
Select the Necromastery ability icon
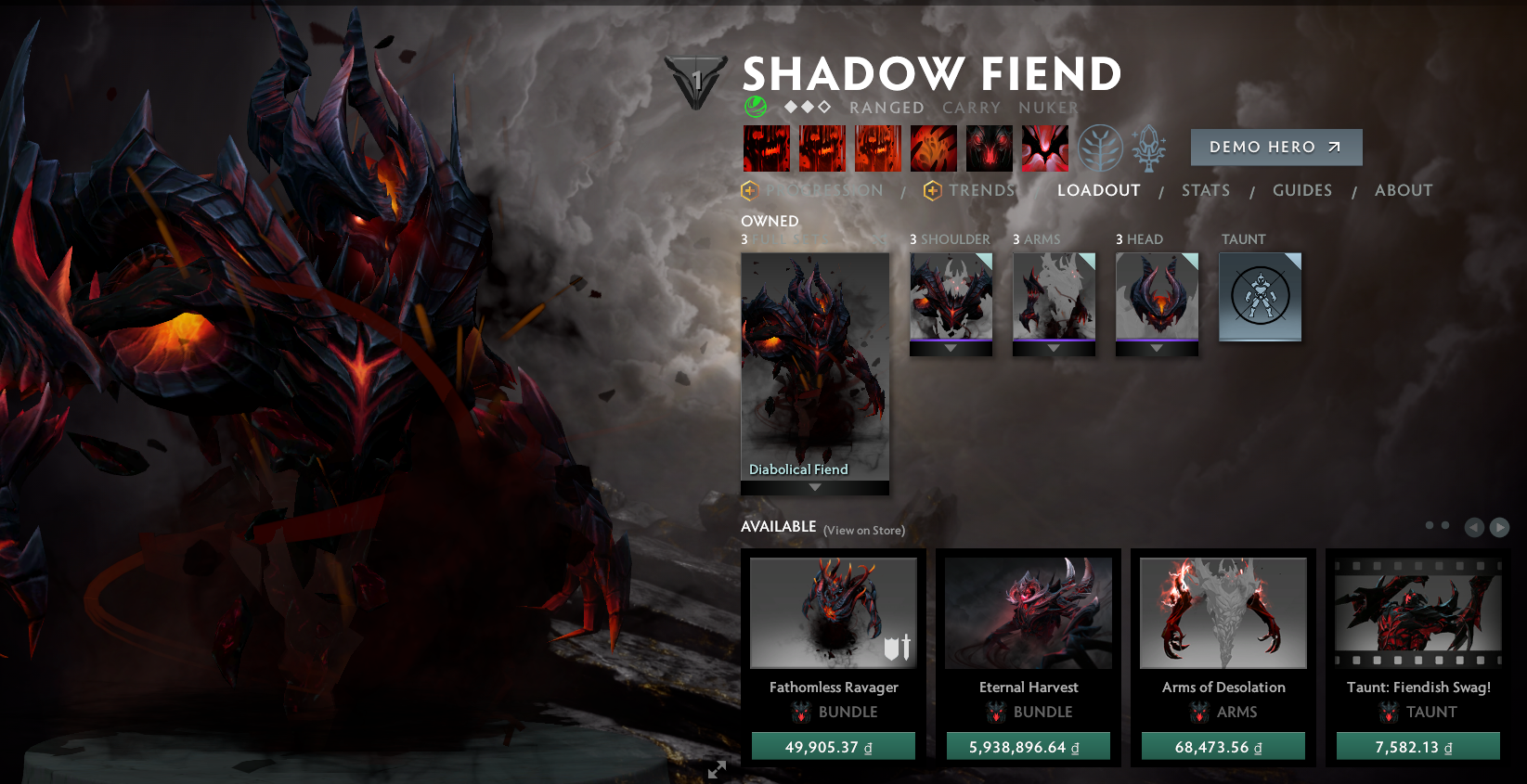933,148
